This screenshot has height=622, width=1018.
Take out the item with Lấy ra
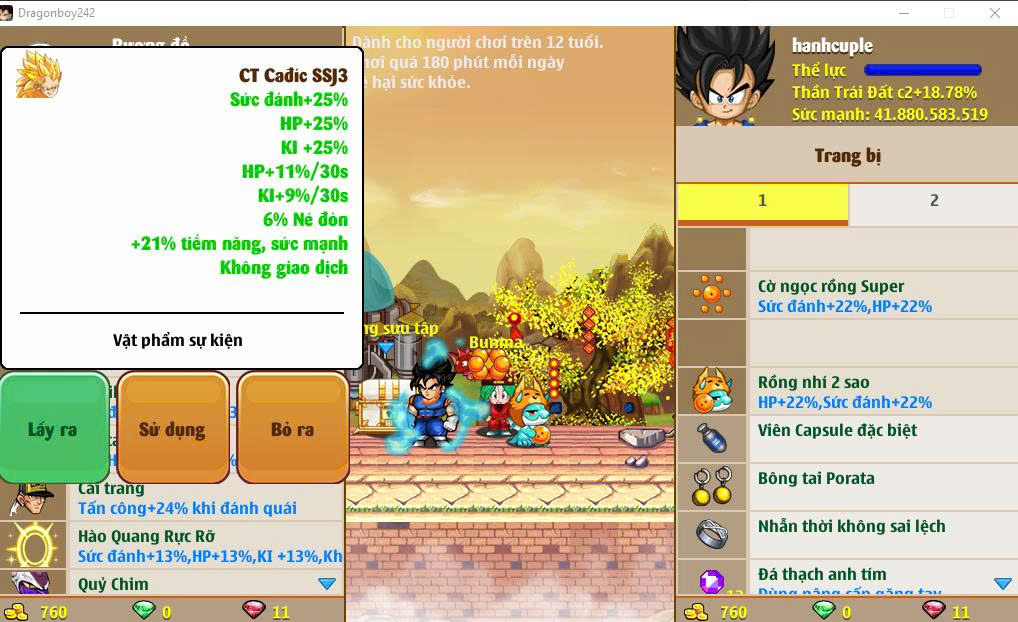click(54, 429)
